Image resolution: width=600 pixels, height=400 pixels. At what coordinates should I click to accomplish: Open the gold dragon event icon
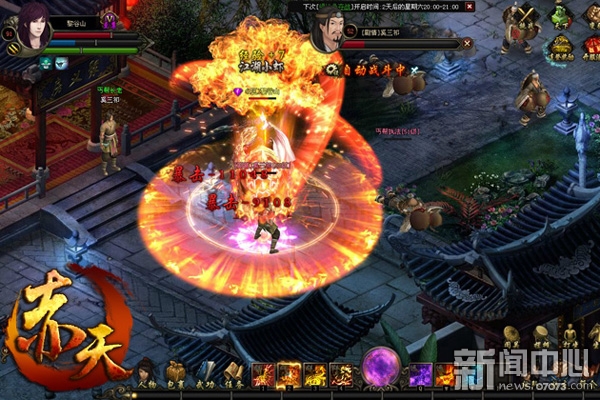(561, 48)
